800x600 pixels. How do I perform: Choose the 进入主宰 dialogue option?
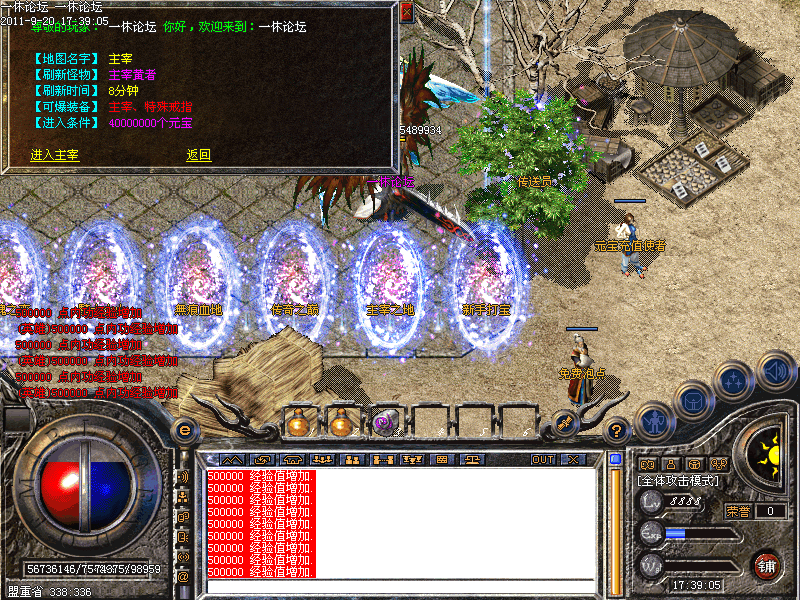click(x=55, y=155)
